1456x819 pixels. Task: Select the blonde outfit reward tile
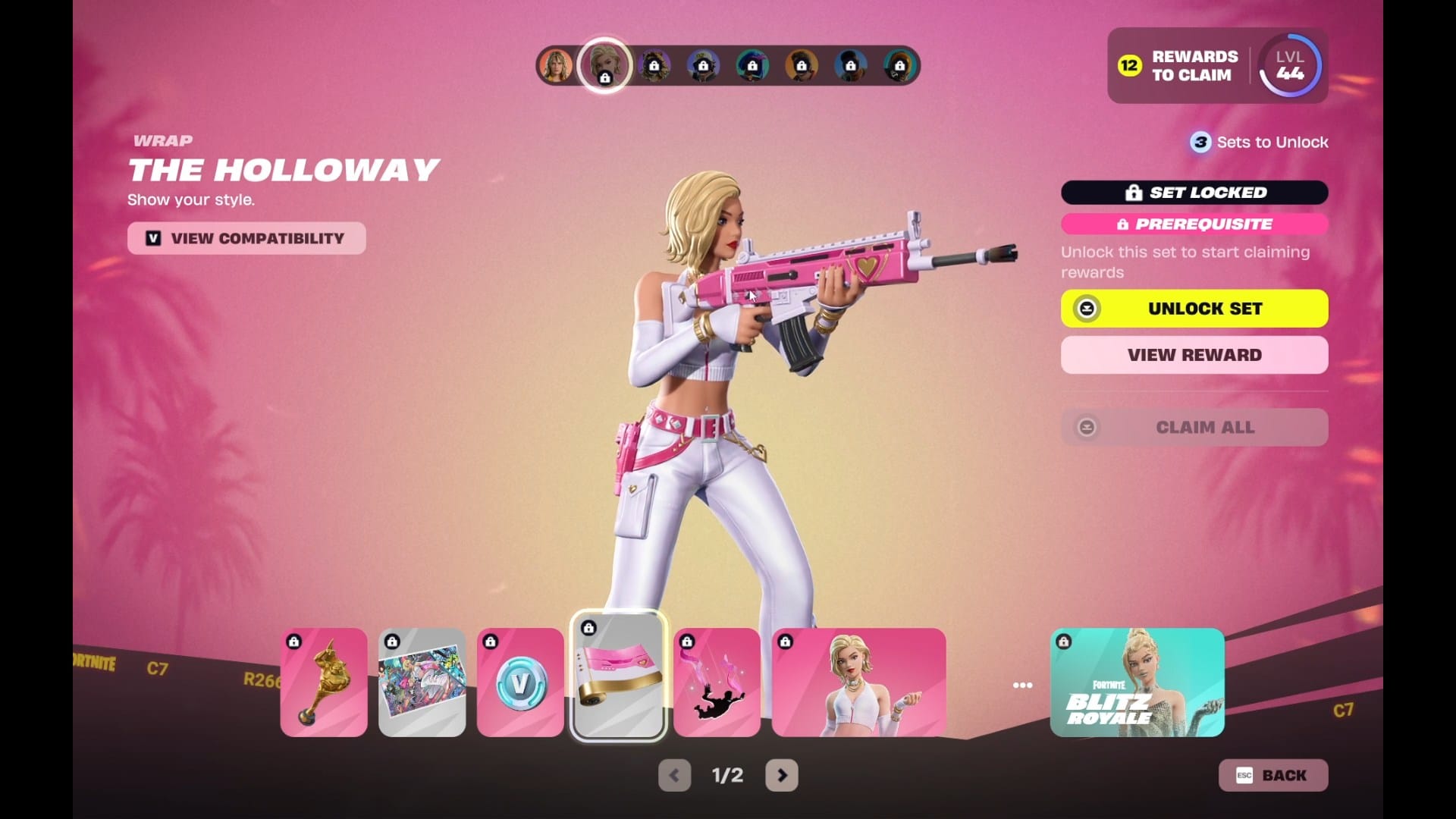858,682
